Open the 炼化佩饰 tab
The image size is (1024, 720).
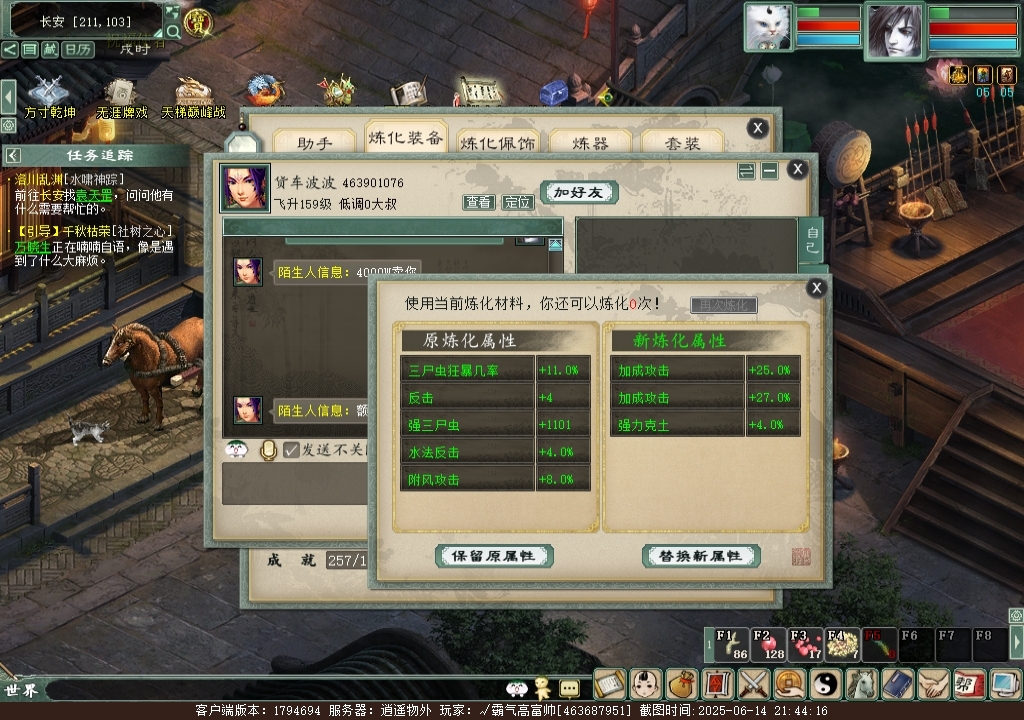[x=497, y=142]
